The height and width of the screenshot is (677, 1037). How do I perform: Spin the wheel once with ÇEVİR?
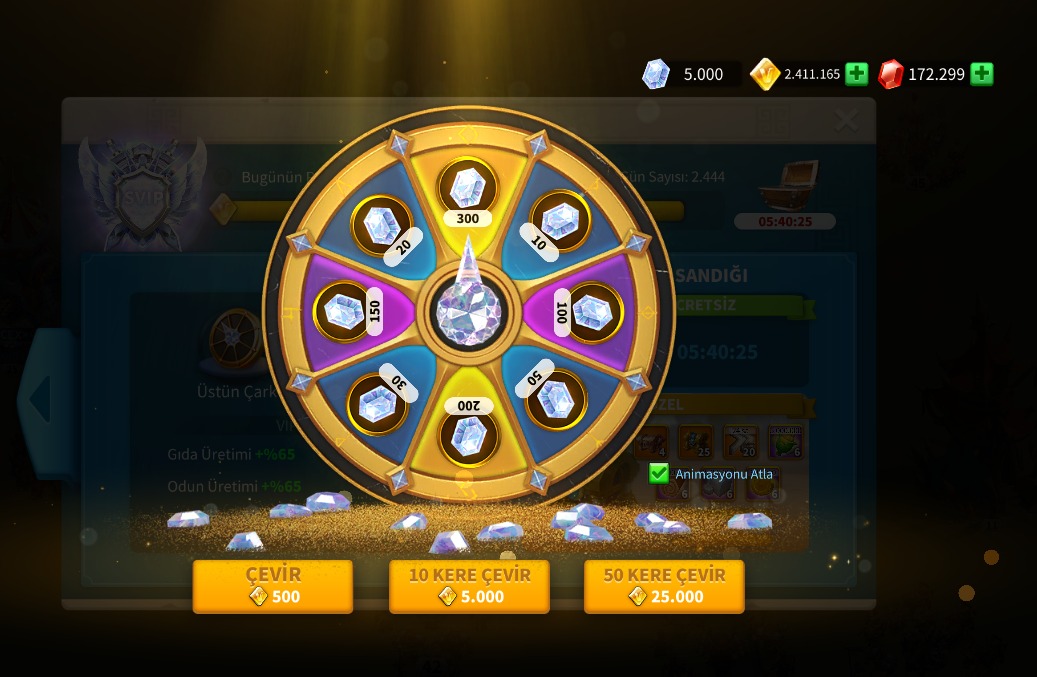point(272,586)
